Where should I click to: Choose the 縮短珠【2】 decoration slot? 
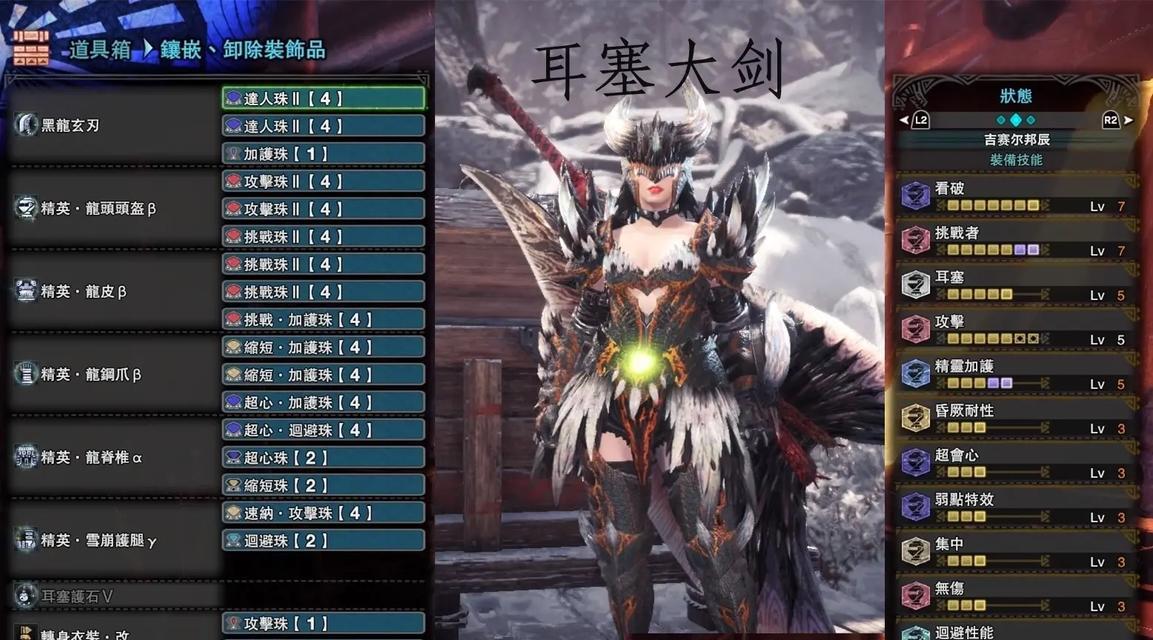323,485
